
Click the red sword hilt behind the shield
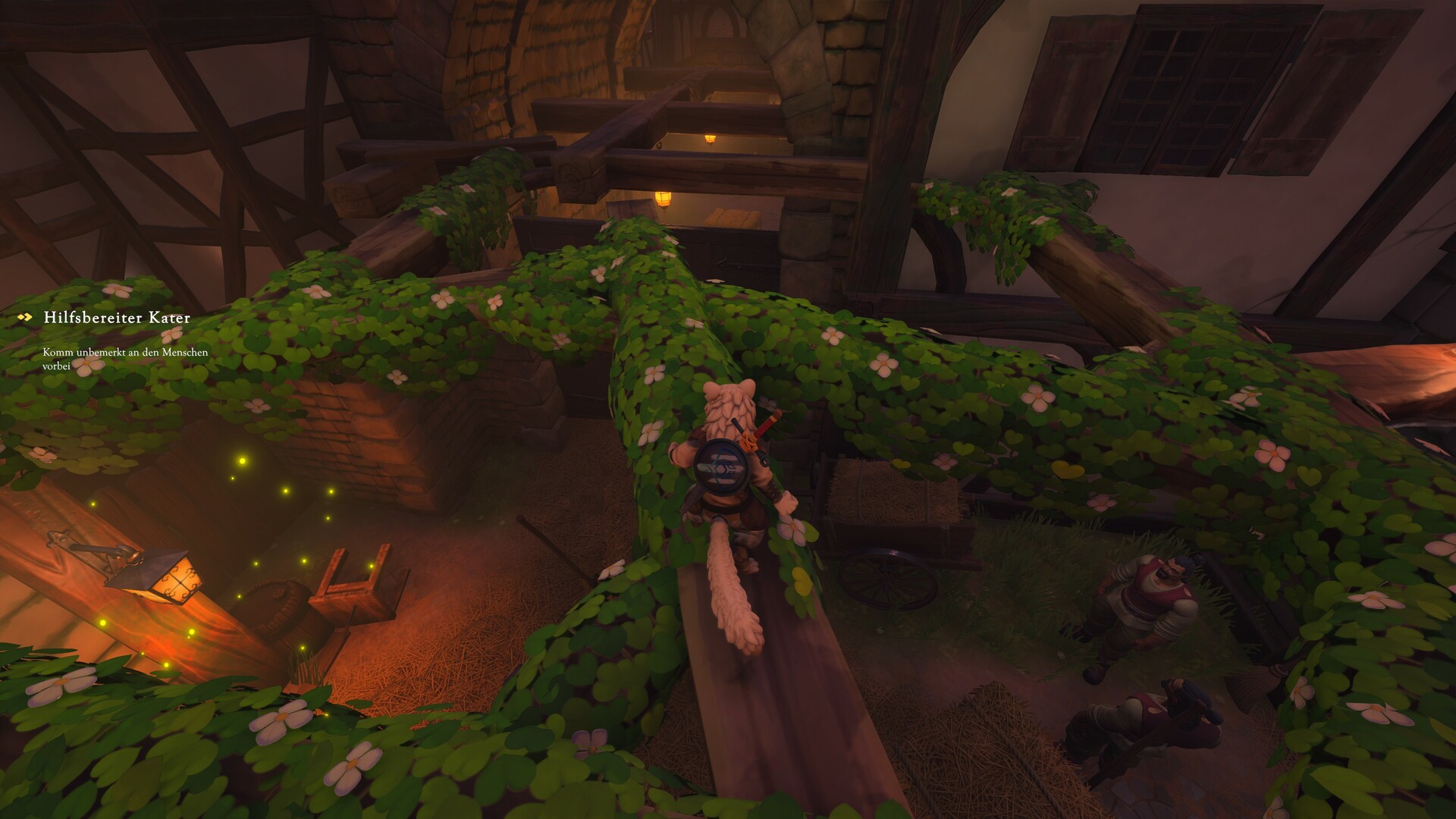click(x=766, y=425)
